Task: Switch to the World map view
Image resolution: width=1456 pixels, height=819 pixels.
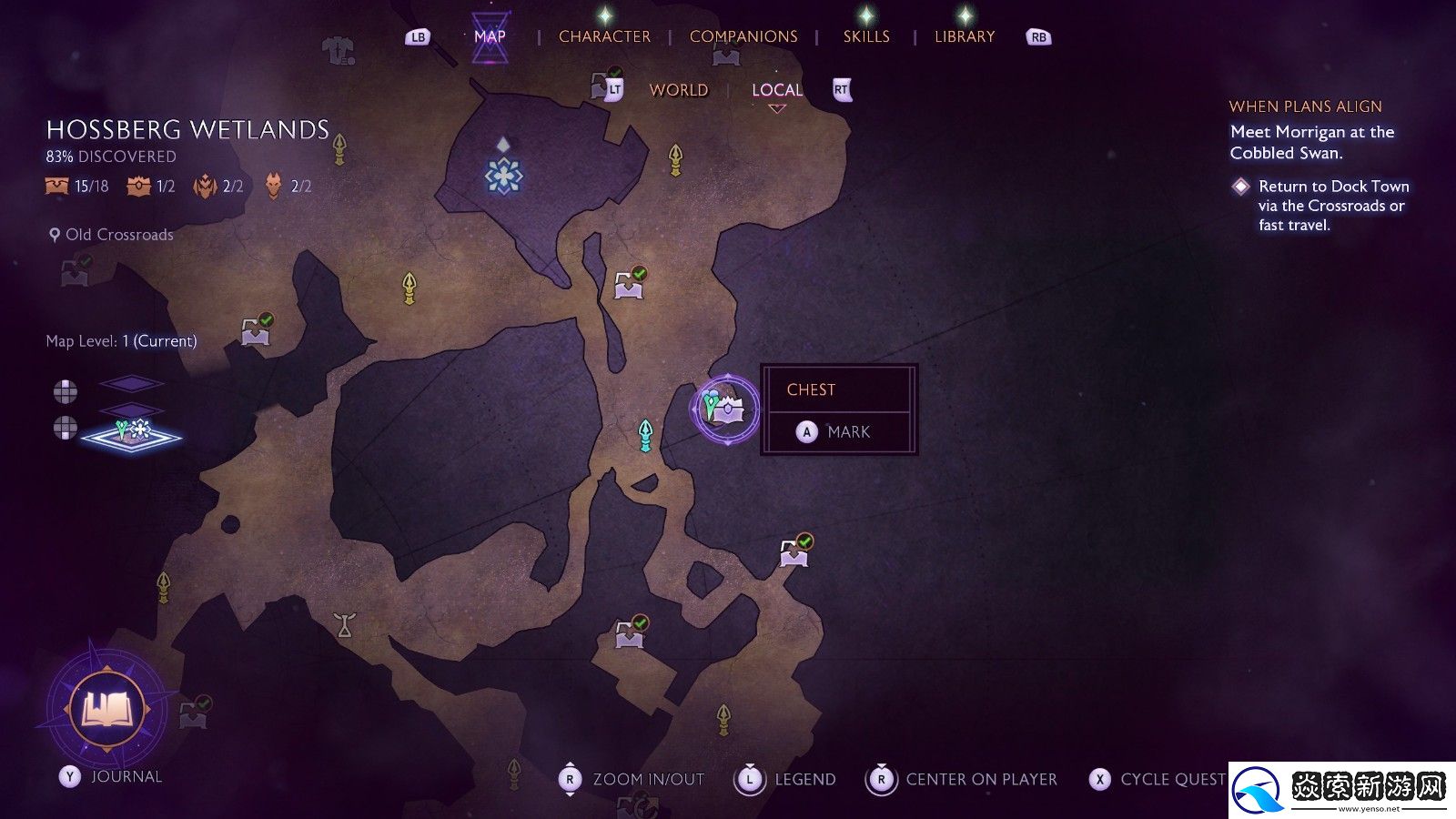Action: [x=678, y=90]
